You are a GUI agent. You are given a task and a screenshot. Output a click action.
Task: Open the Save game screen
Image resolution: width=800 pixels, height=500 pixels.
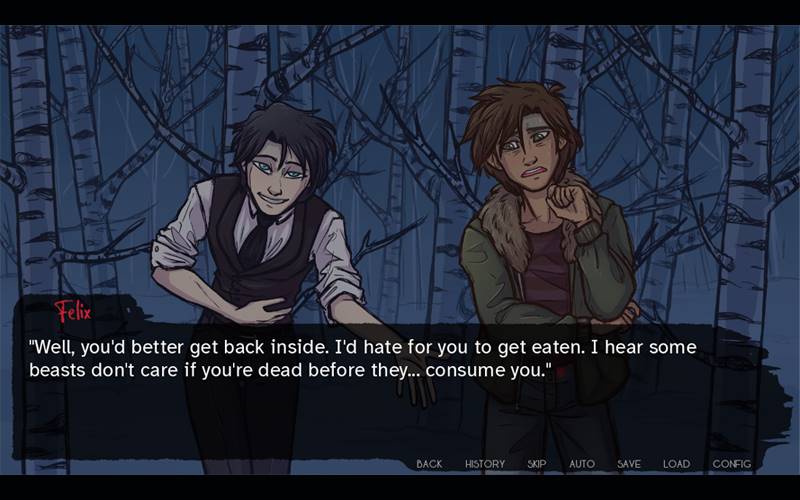coord(629,464)
